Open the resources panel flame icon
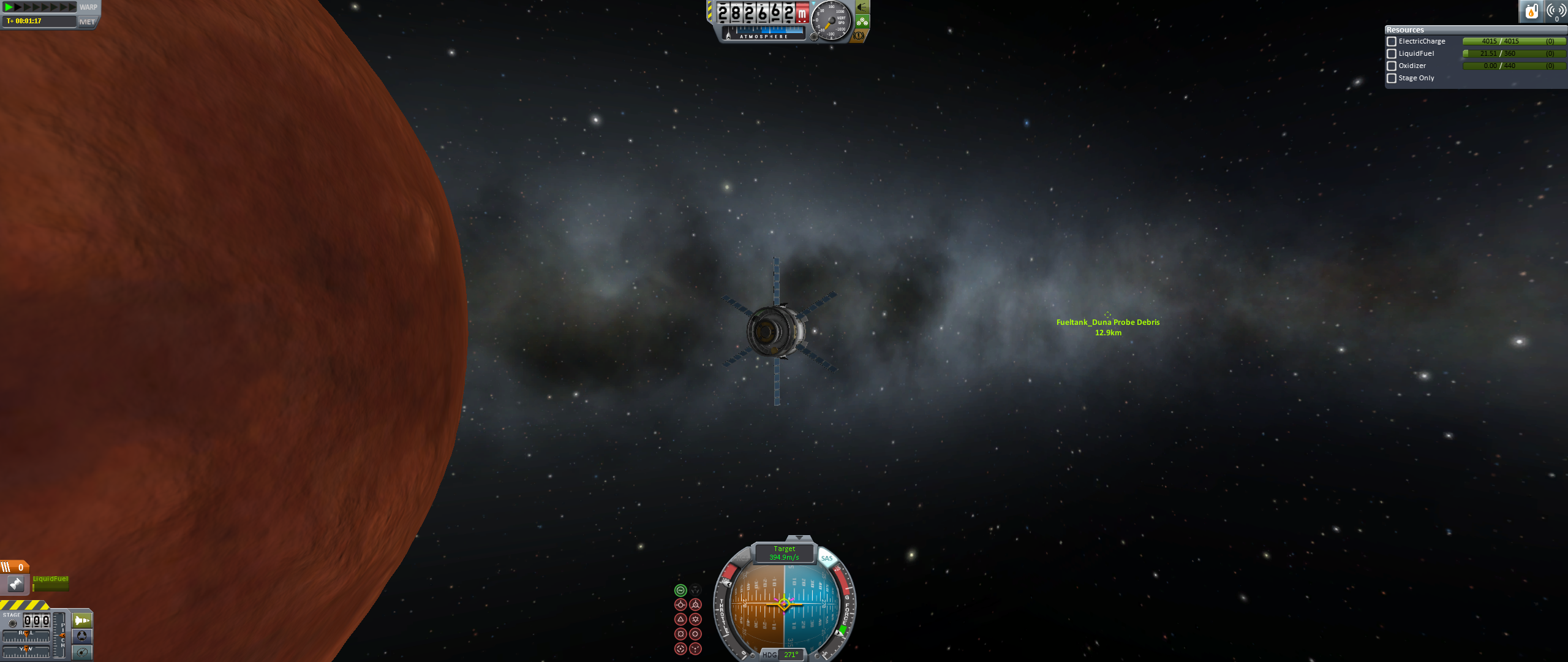The image size is (1568, 662). 1531,11
